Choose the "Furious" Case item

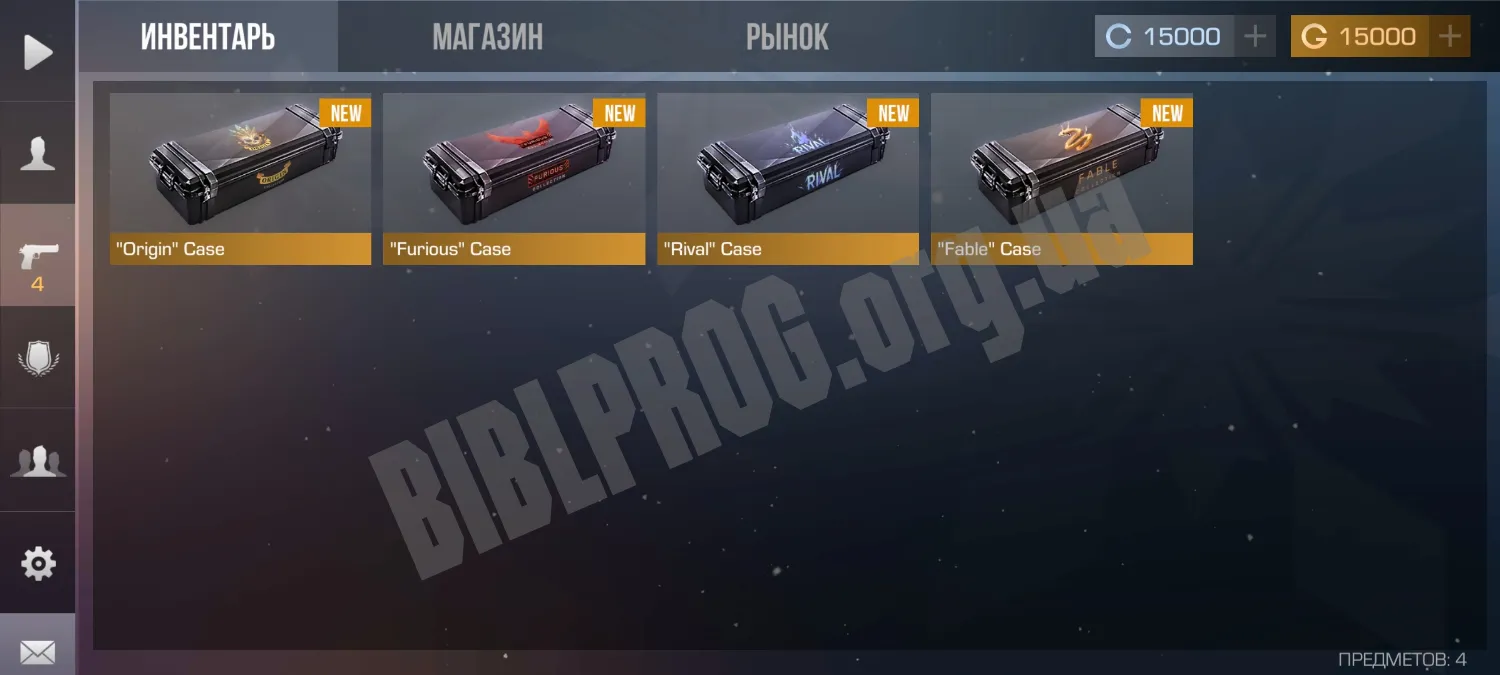[x=514, y=178]
